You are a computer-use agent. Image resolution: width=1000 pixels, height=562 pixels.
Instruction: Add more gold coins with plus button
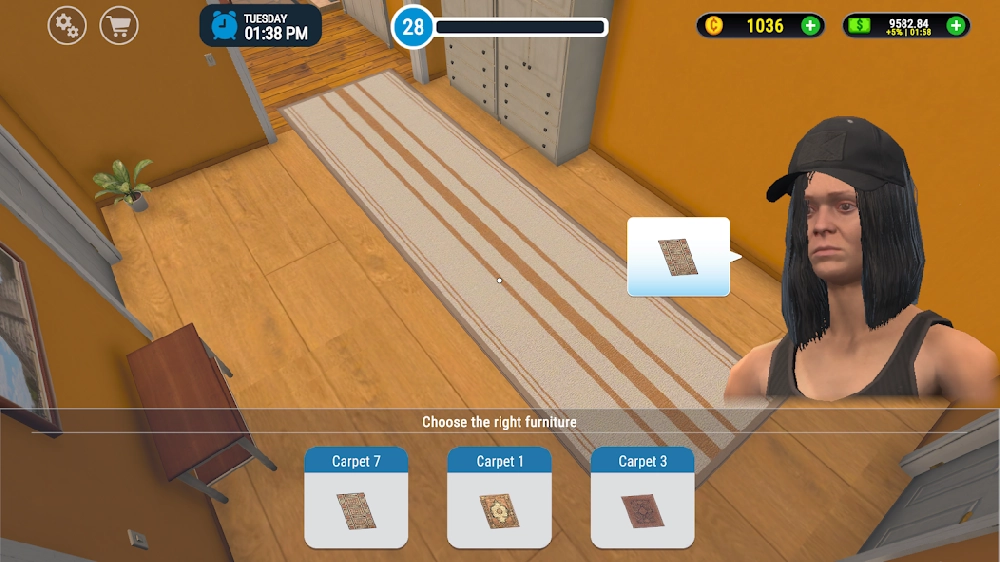tap(810, 26)
